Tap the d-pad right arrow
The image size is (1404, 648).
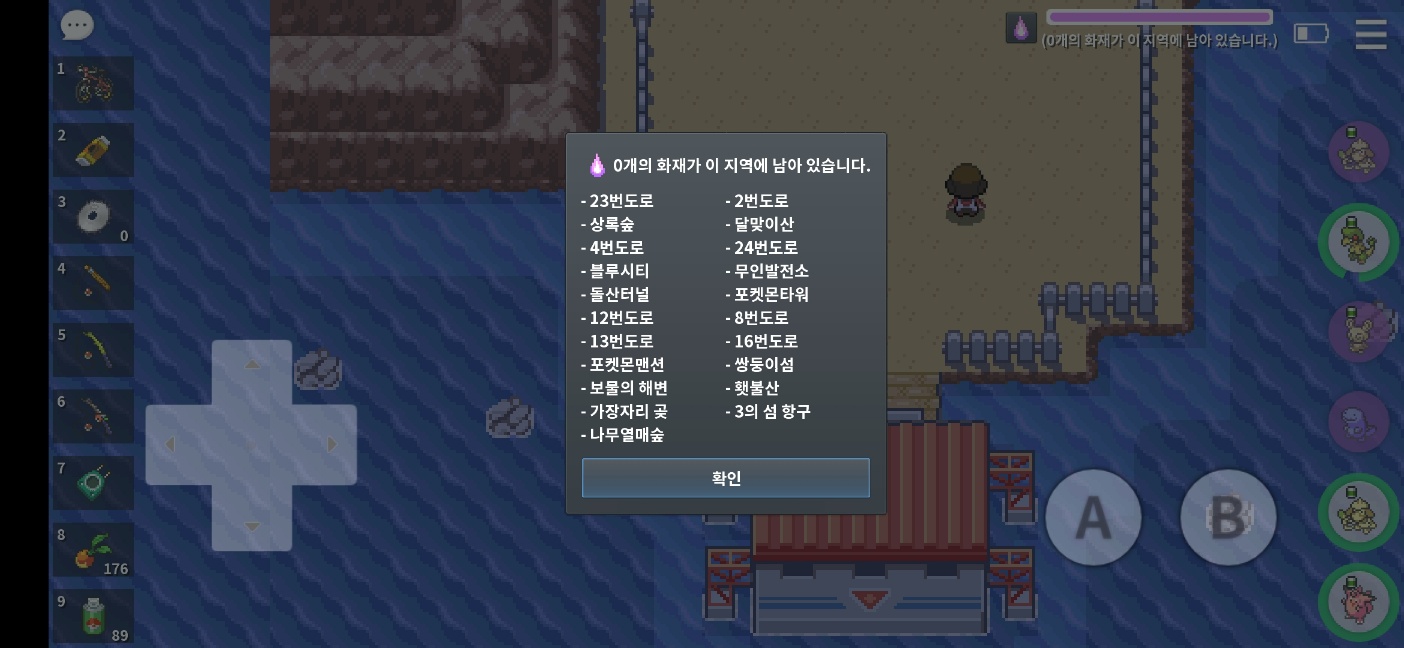(x=331, y=445)
